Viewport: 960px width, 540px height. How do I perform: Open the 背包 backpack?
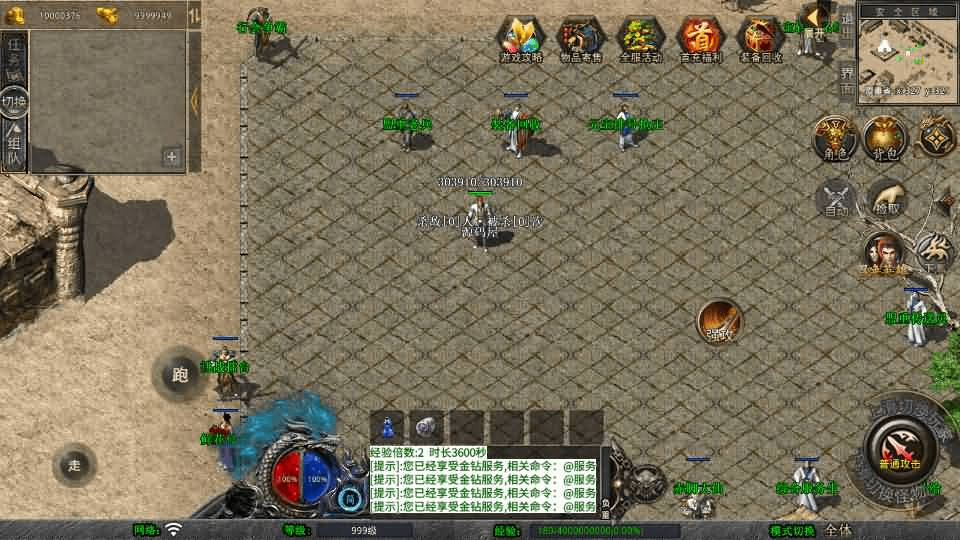885,138
